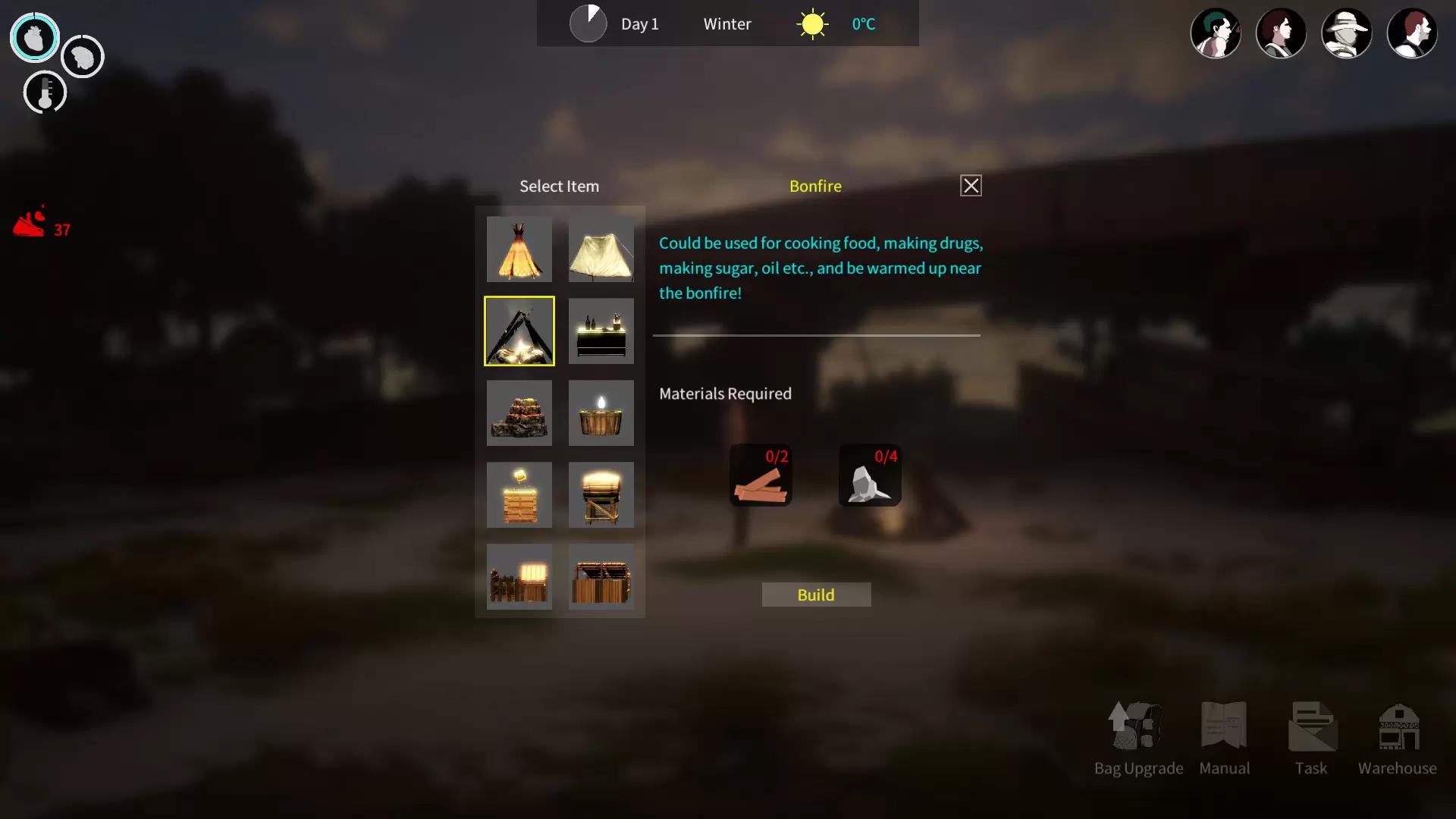Select the green-mohawk survivor portrait
The image size is (1456, 819).
[x=1216, y=33]
